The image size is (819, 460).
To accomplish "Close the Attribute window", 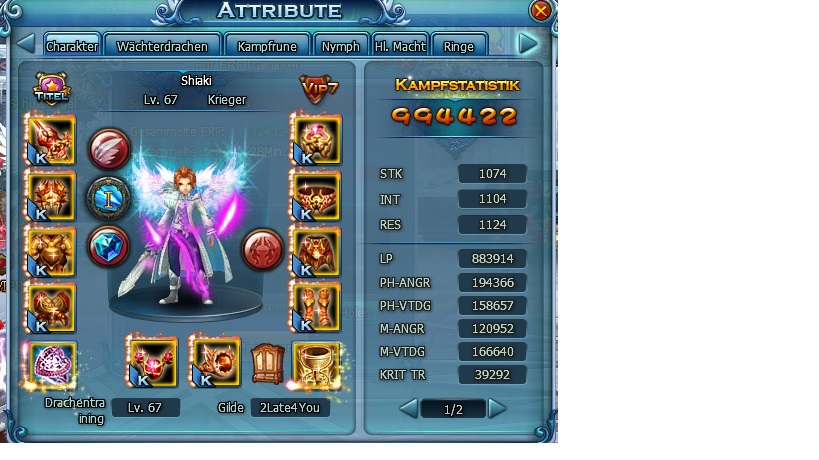I will 541,11.
